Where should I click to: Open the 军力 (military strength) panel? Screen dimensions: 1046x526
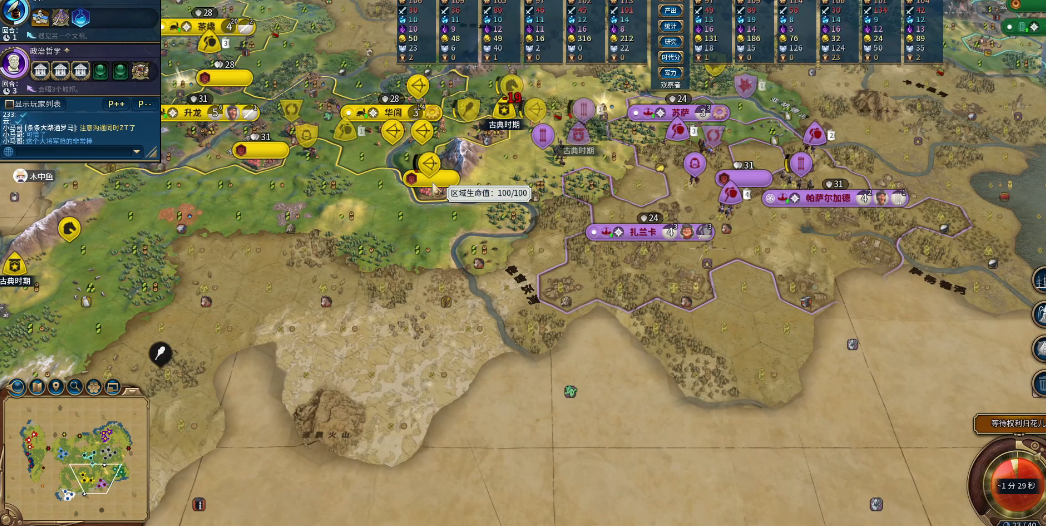pos(671,72)
